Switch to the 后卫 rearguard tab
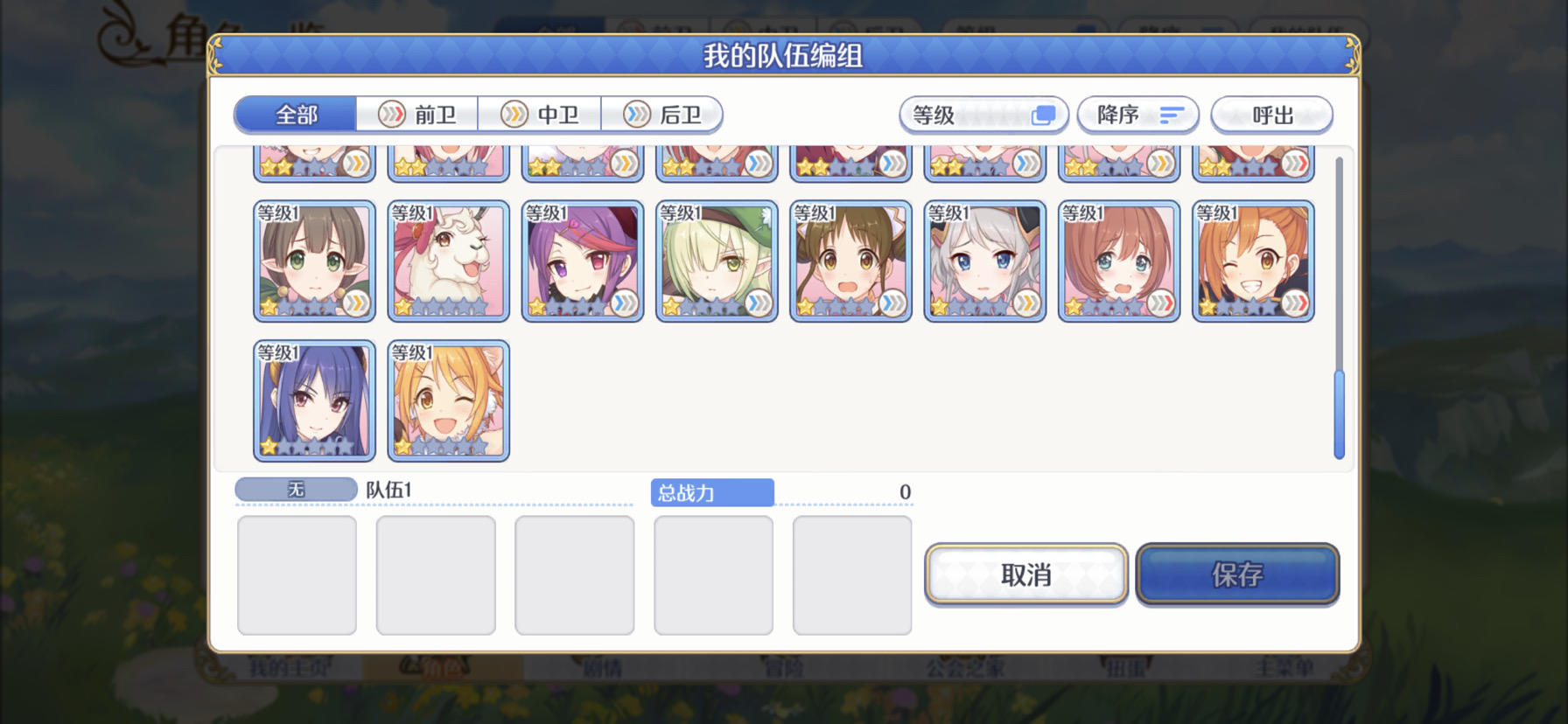1568x724 pixels. coord(663,115)
